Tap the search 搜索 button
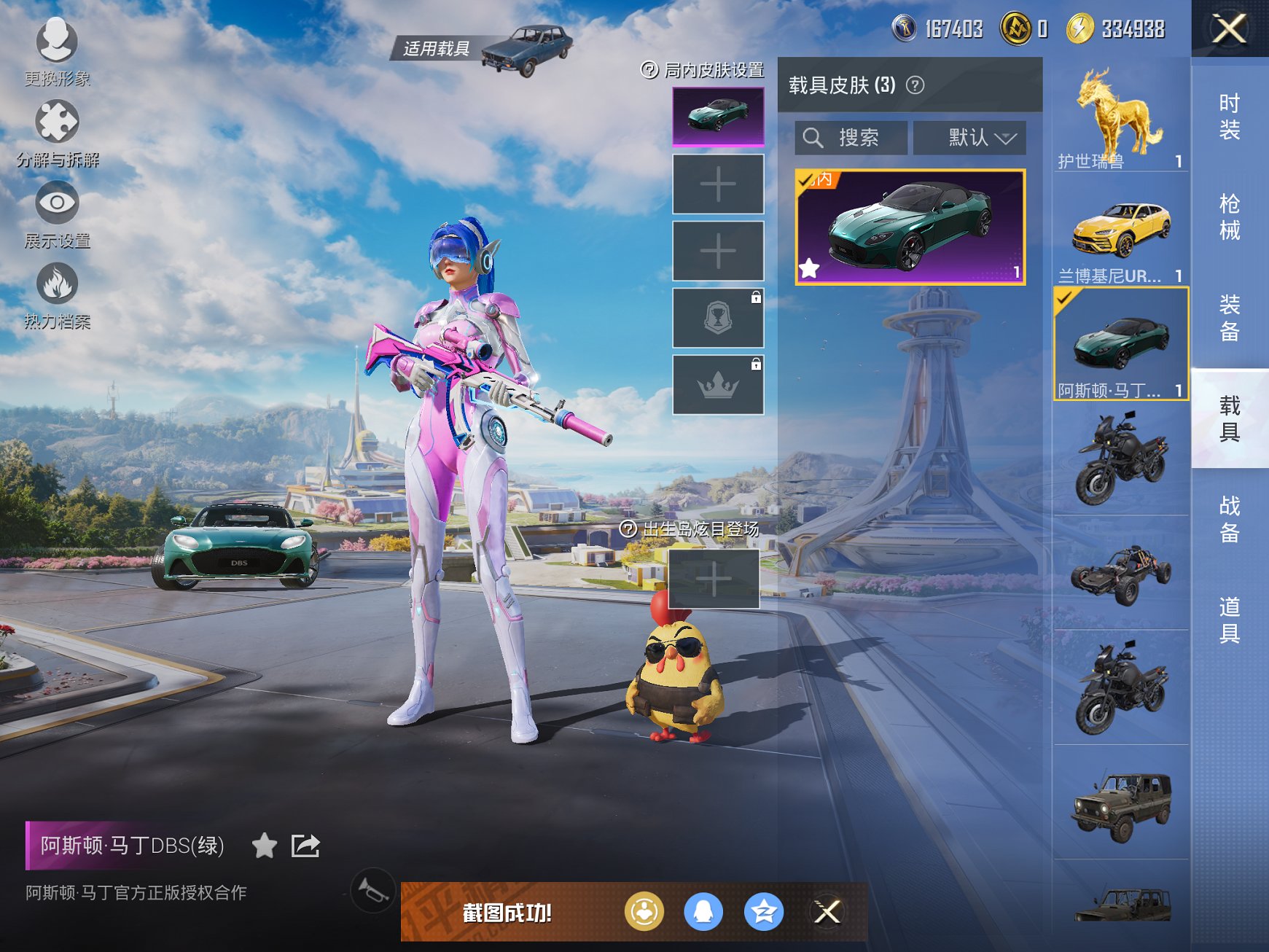The image size is (1269, 952). [x=851, y=138]
